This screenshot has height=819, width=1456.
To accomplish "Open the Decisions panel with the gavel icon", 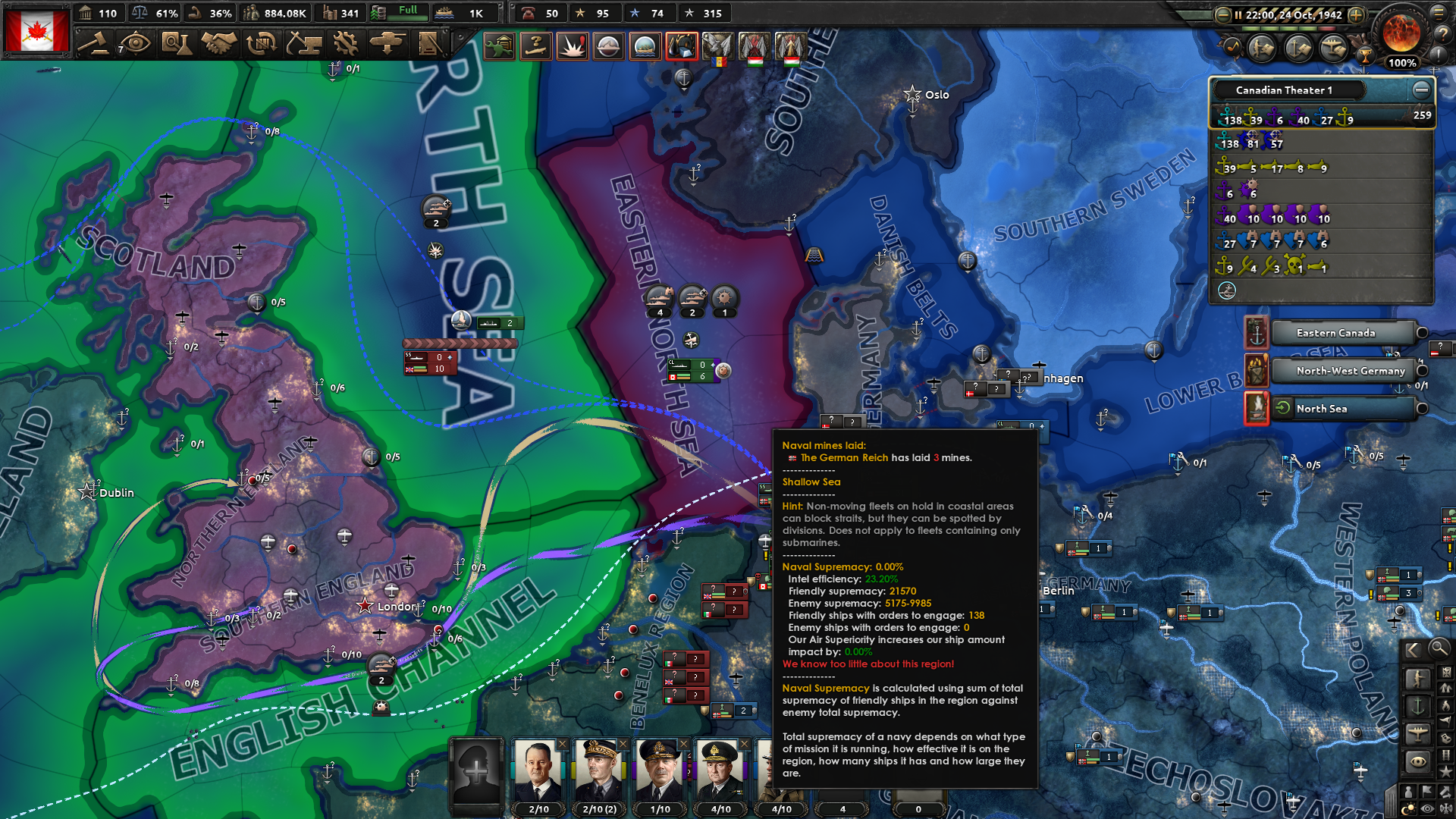I will [96, 43].
